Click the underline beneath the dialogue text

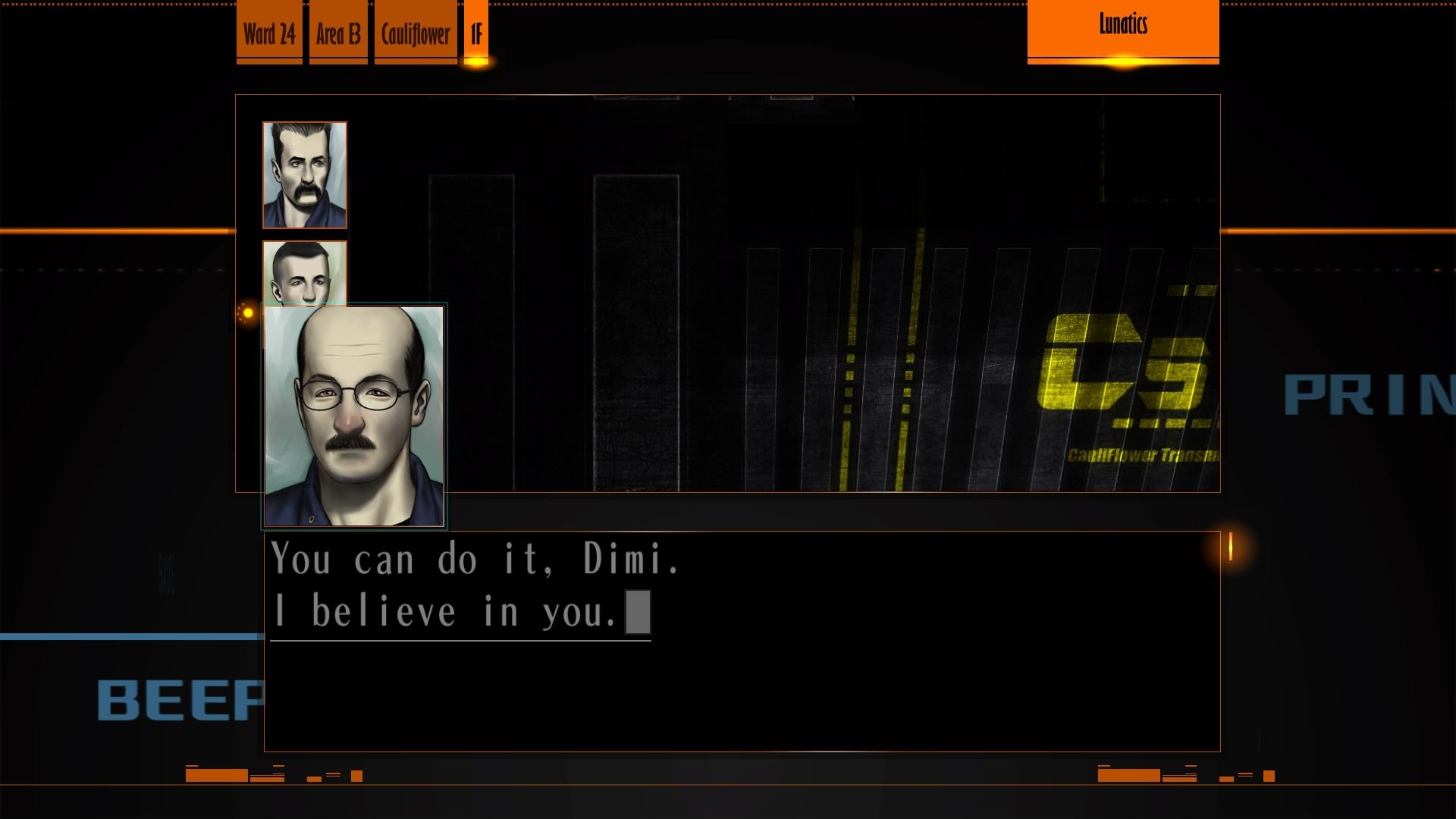point(460,641)
